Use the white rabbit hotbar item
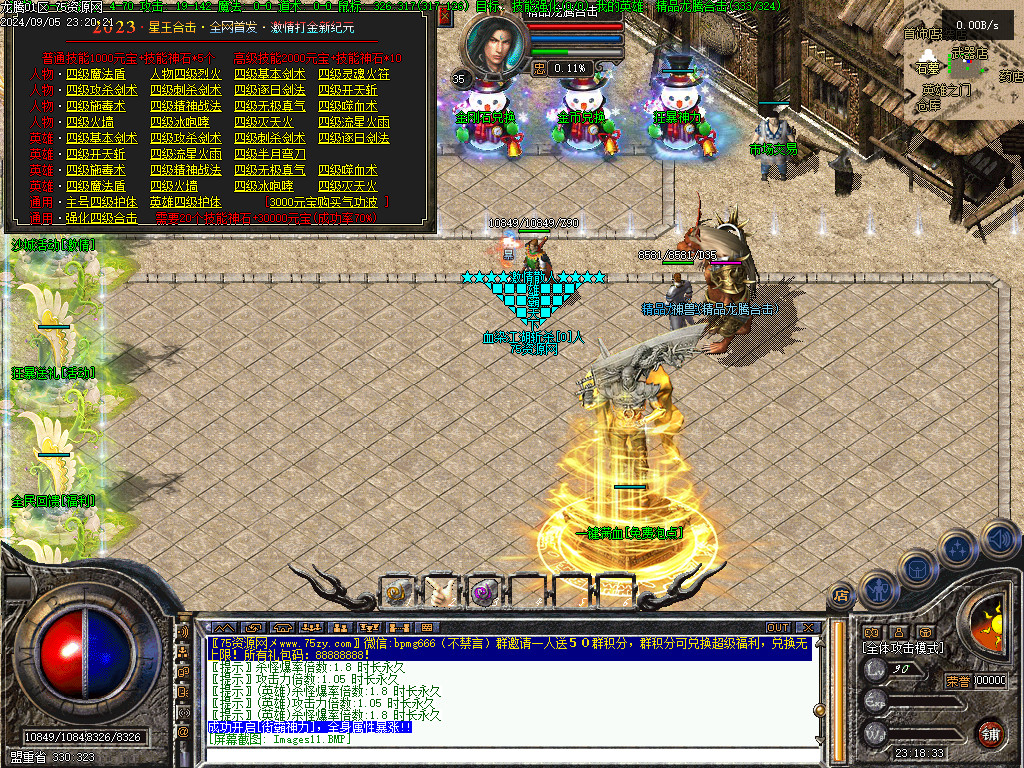This screenshot has width=1024, height=768. [441, 592]
